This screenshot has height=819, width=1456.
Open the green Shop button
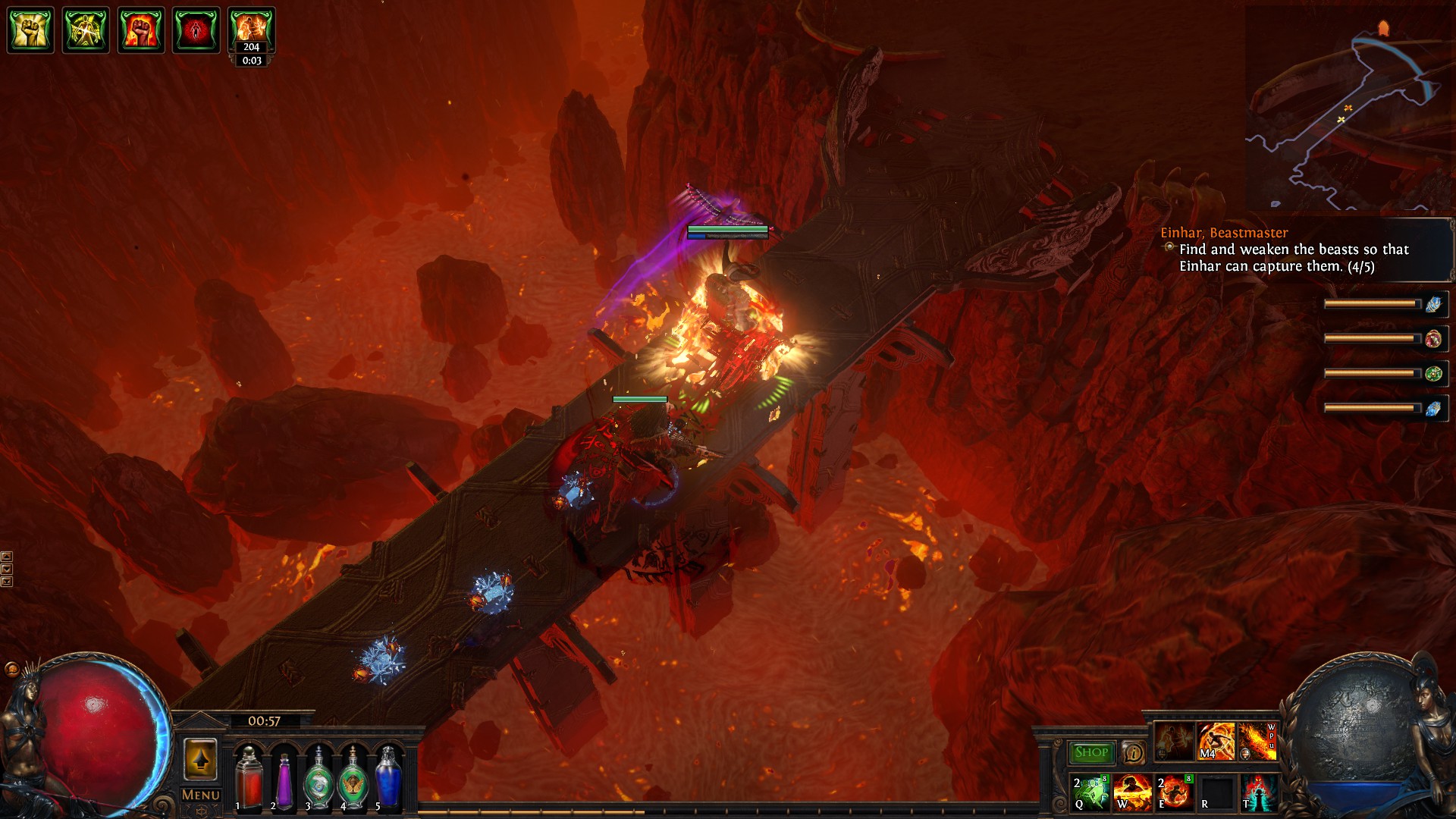pyautogui.click(x=1091, y=752)
